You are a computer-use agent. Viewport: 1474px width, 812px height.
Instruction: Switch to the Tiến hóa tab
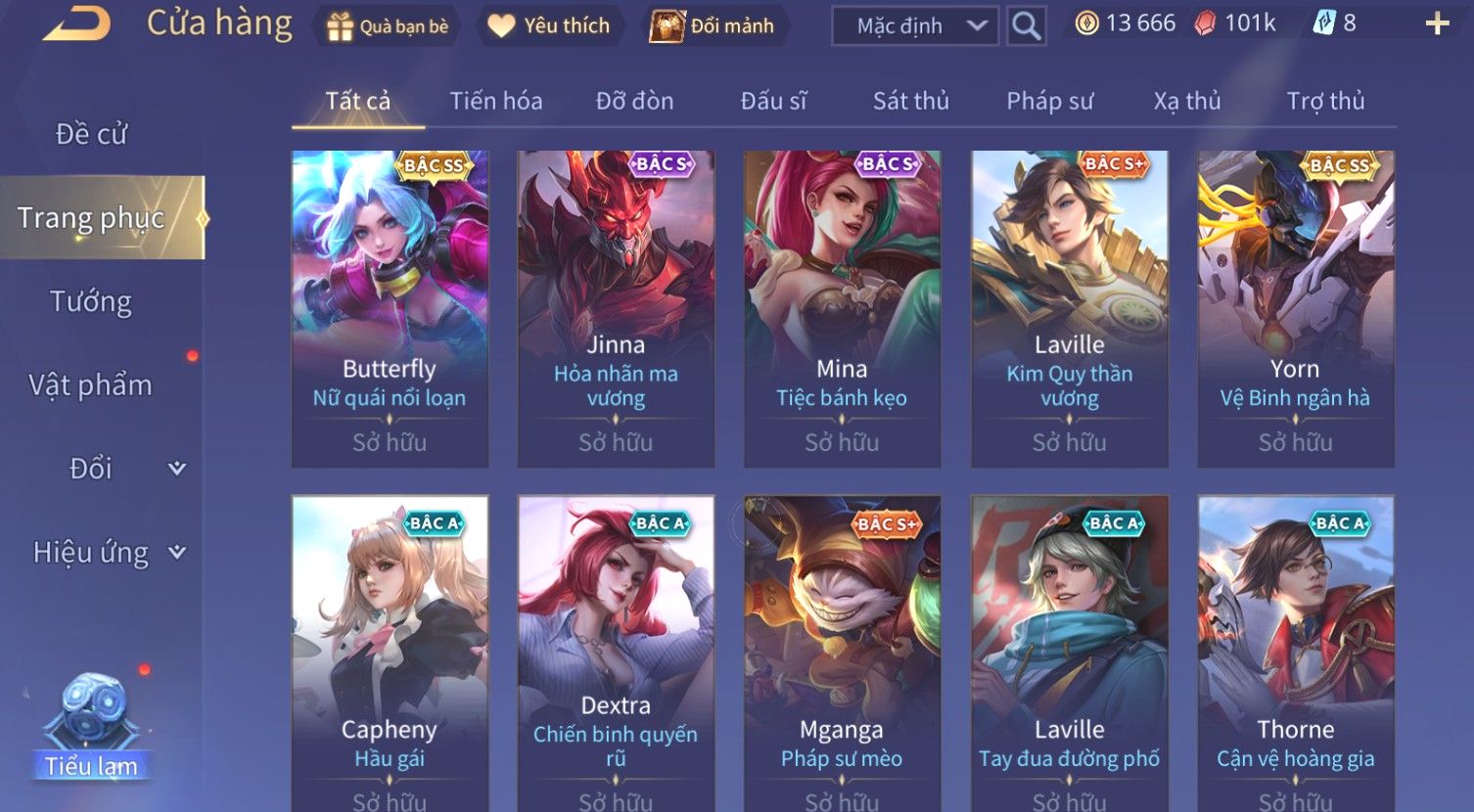[495, 101]
